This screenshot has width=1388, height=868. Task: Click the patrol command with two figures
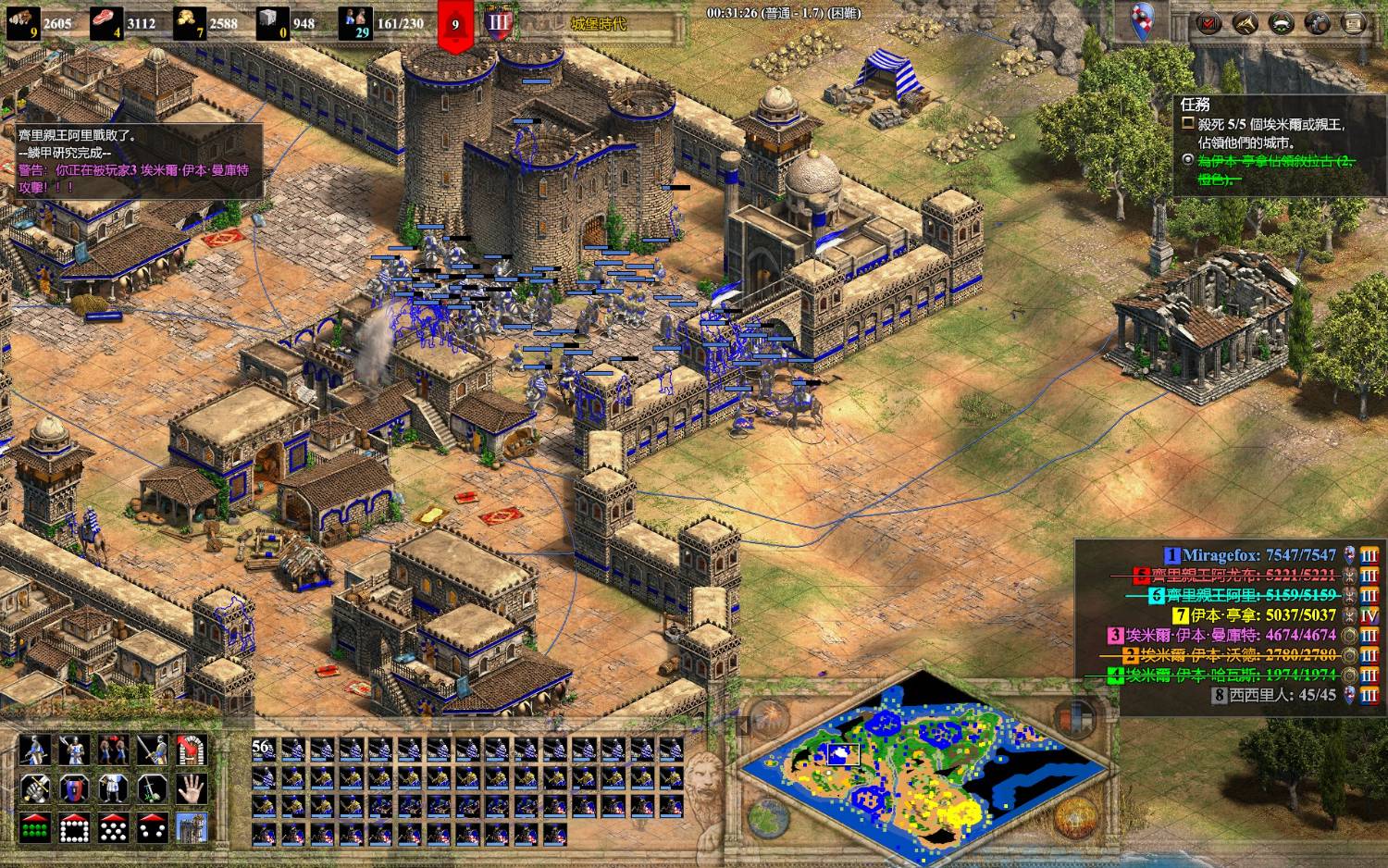point(113,750)
